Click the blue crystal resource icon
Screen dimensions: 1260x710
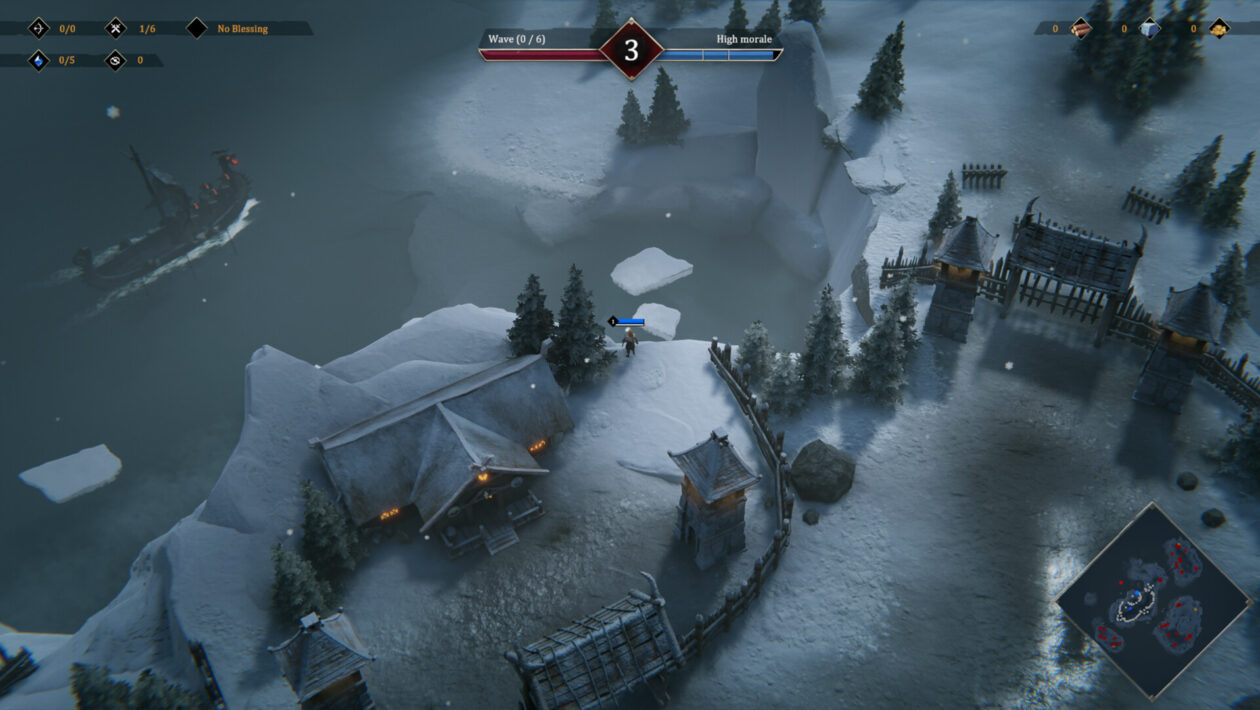coord(39,60)
